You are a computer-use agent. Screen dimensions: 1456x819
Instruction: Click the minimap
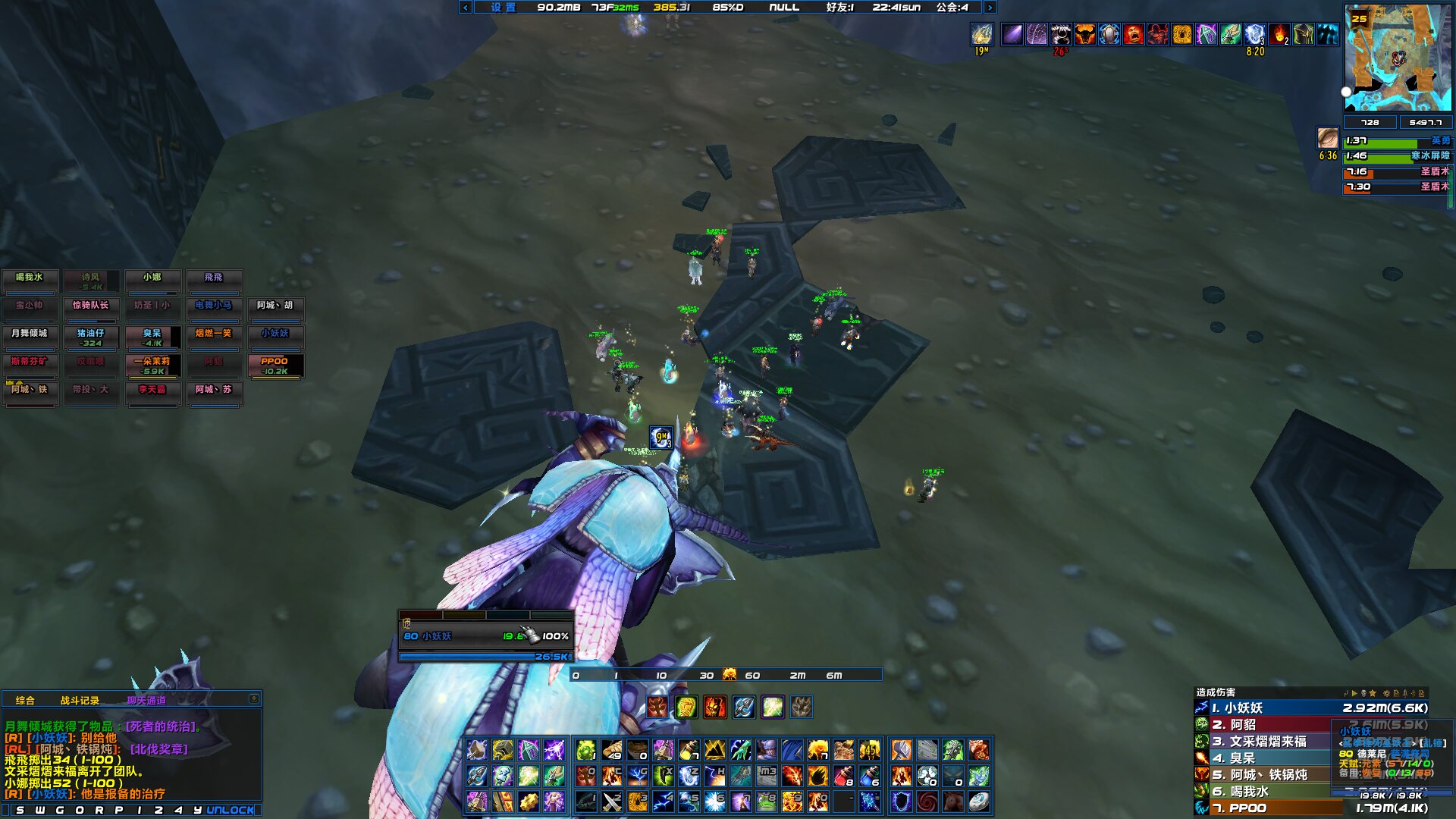(x=1398, y=58)
